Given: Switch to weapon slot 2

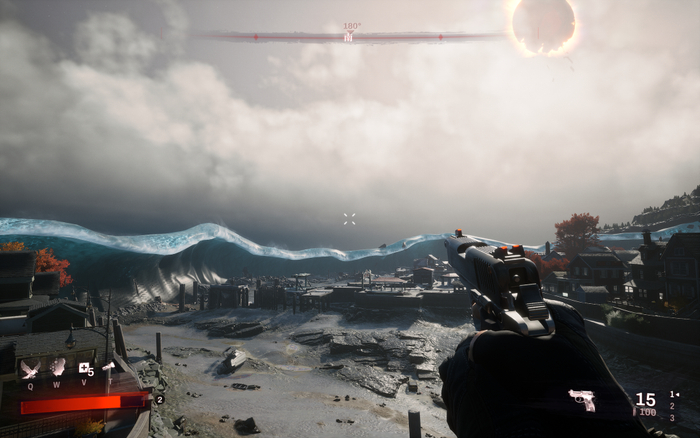Looking at the screenshot, I should point(674,405).
